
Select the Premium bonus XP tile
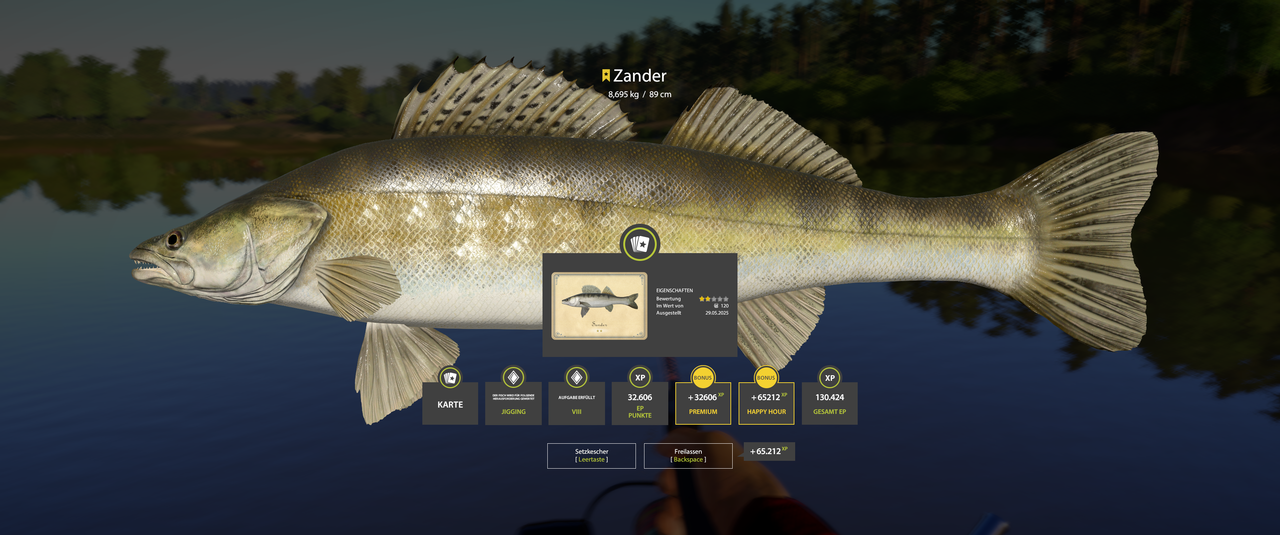pyautogui.click(x=703, y=403)
